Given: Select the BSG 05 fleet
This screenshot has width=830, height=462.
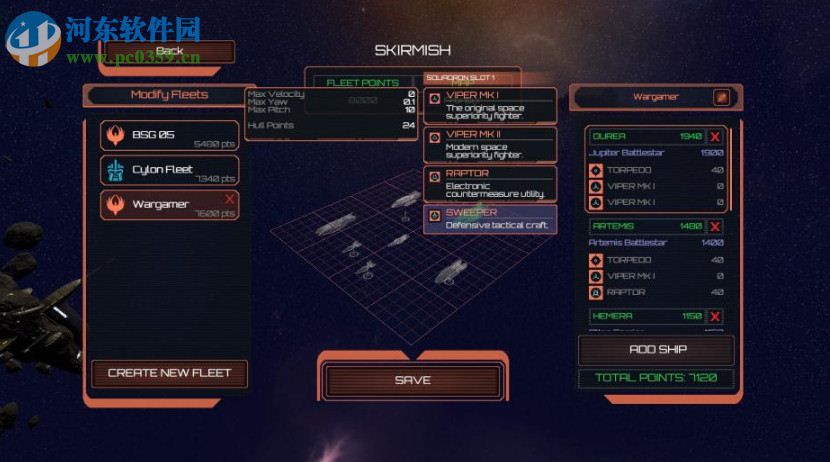Looking at the screenshot, I should click(x=170, y=135).
